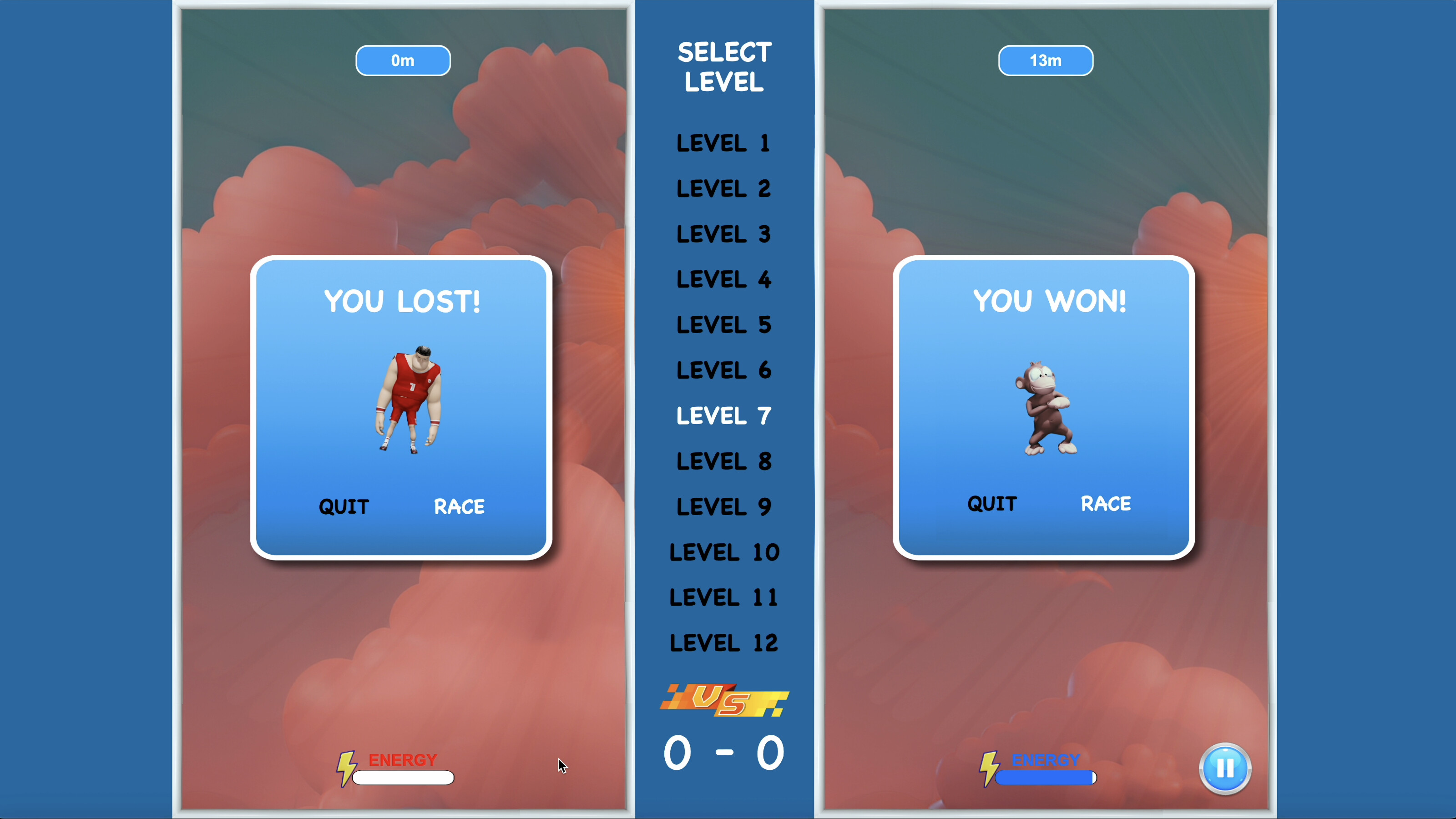Quit from the YOU LOST dialog
This screenshot has height=819, width=1456.
click(344, 506)
